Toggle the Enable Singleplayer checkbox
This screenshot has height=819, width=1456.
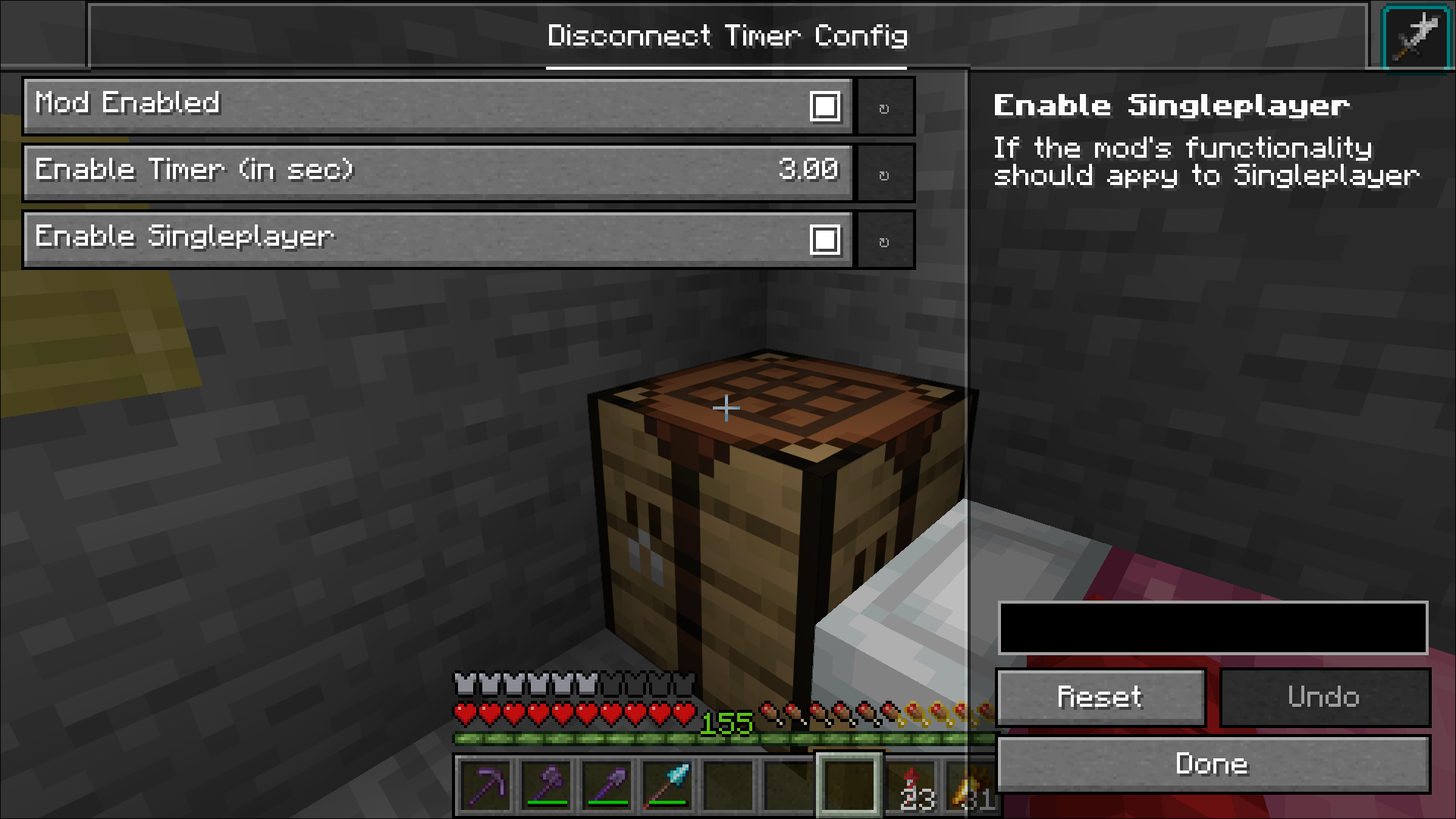(827, 239)
